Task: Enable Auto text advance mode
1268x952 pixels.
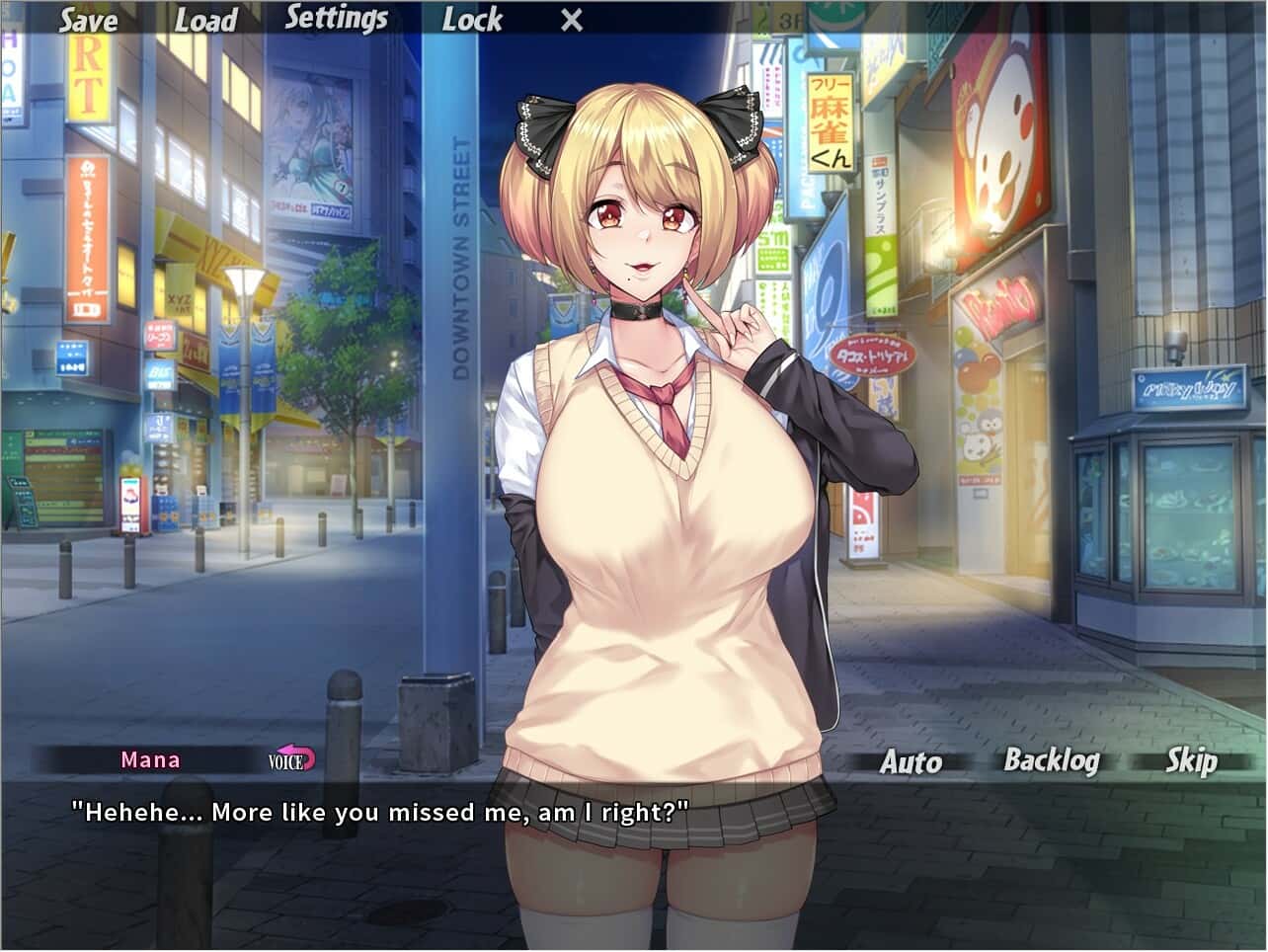Action: pos(911,761)
